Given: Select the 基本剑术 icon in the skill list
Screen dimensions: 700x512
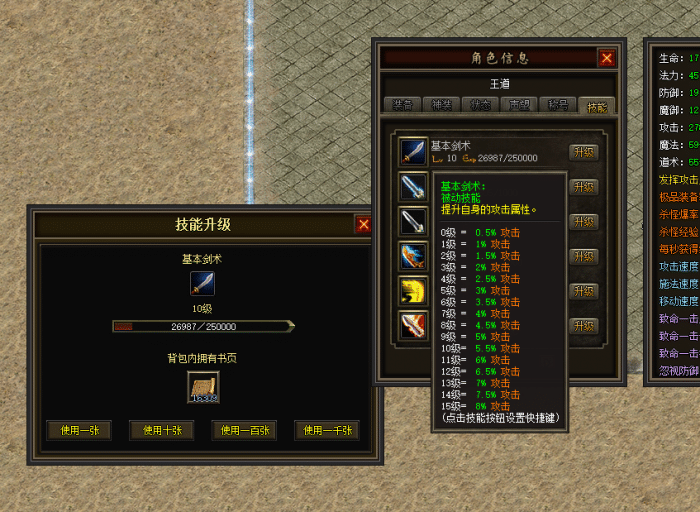Looking at the screenshot, I should 413,151.
